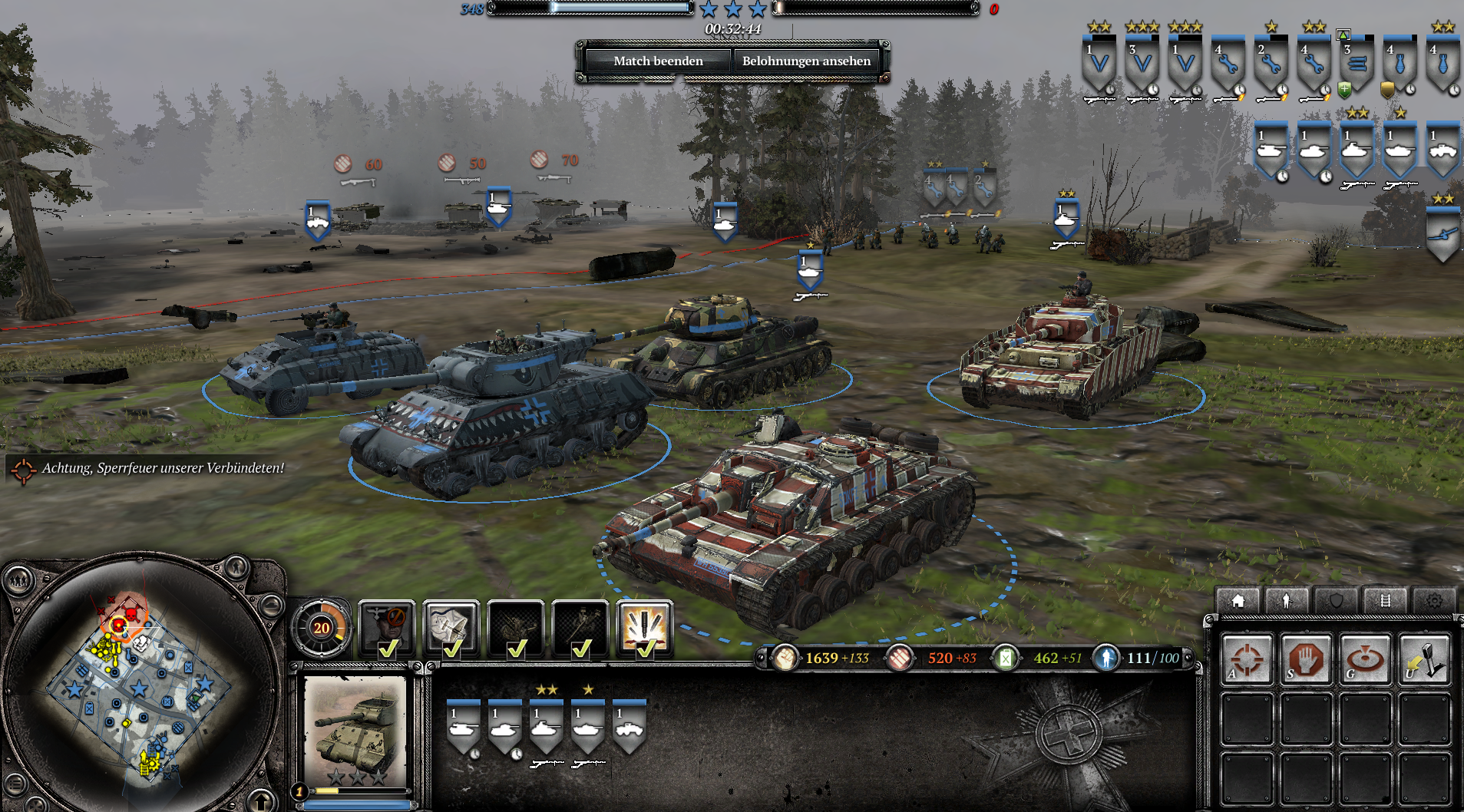Open "Belohnungen ansehen" rewards view
The height and width of the screenshot is (812, 1464).
(806, 61)
